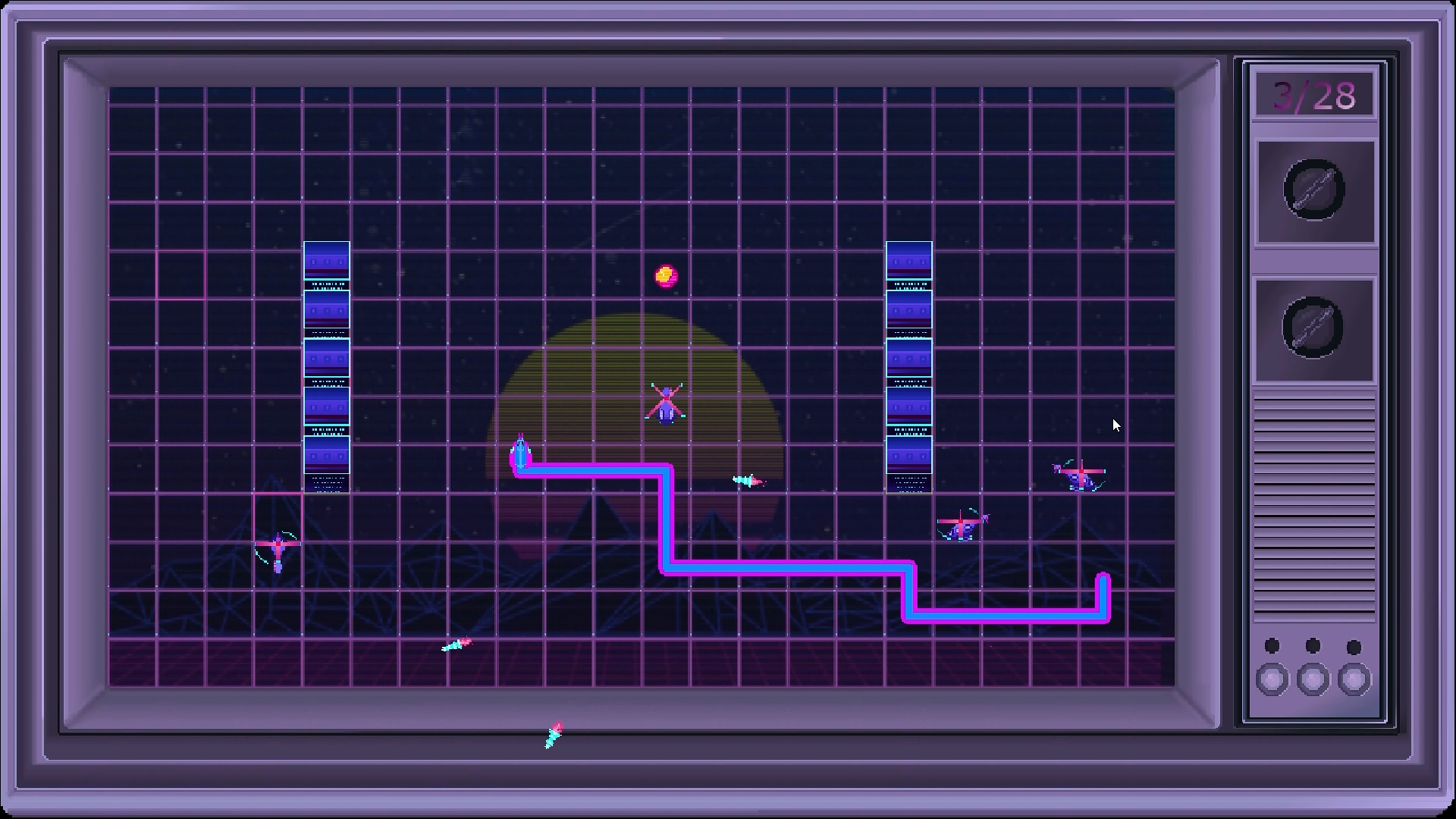Click the glowing coin pickup near the sun
This screenshot has width=1456, height=819.
click(x=666, y=276)
